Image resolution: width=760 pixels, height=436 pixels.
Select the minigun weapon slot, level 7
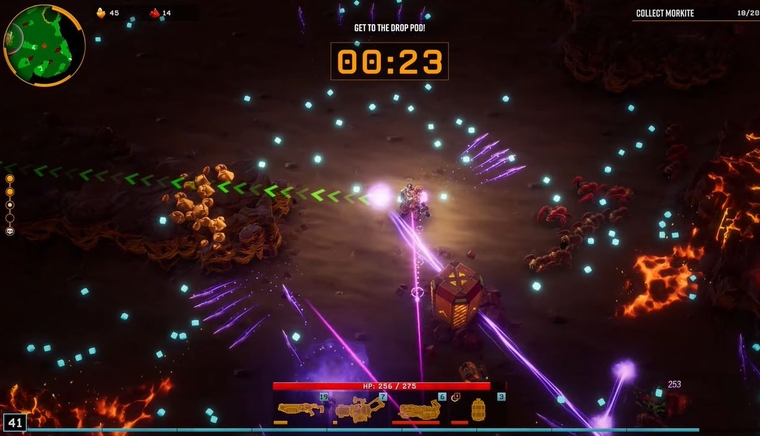tap(359, 408)
